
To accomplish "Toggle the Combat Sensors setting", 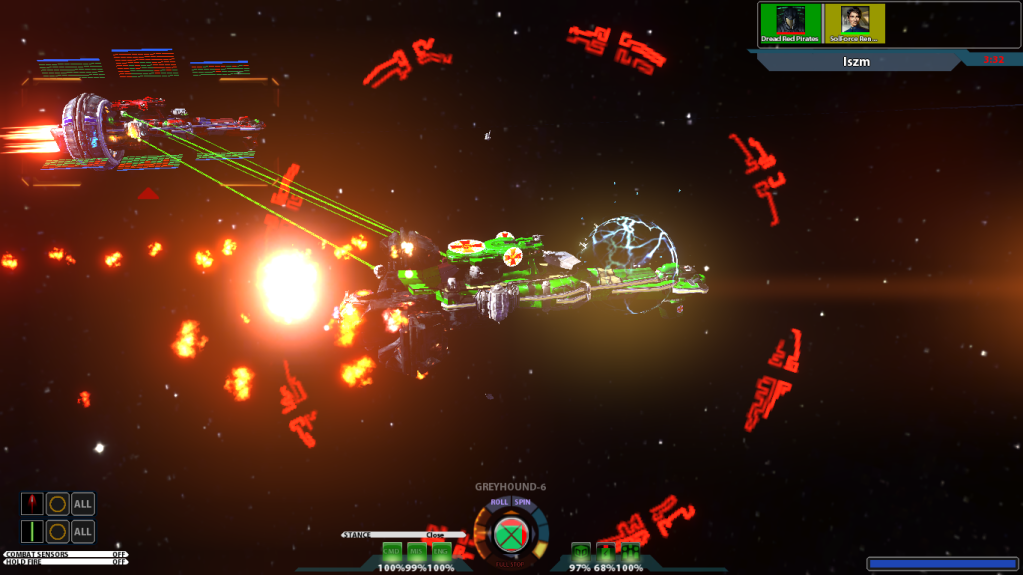I will pyautogui.click(x=65, y=554).
